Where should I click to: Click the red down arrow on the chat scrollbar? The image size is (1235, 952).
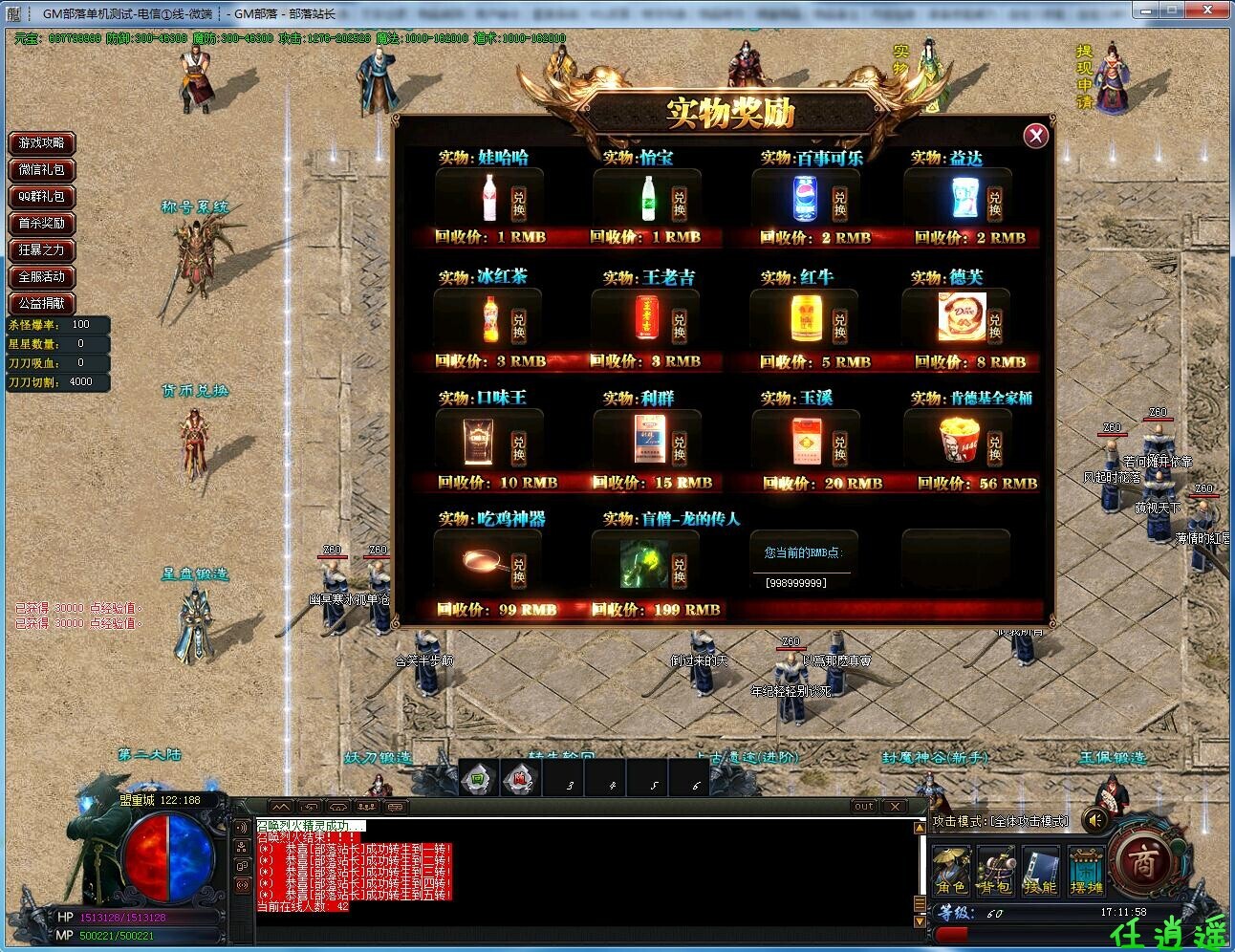tap(920, 921)
